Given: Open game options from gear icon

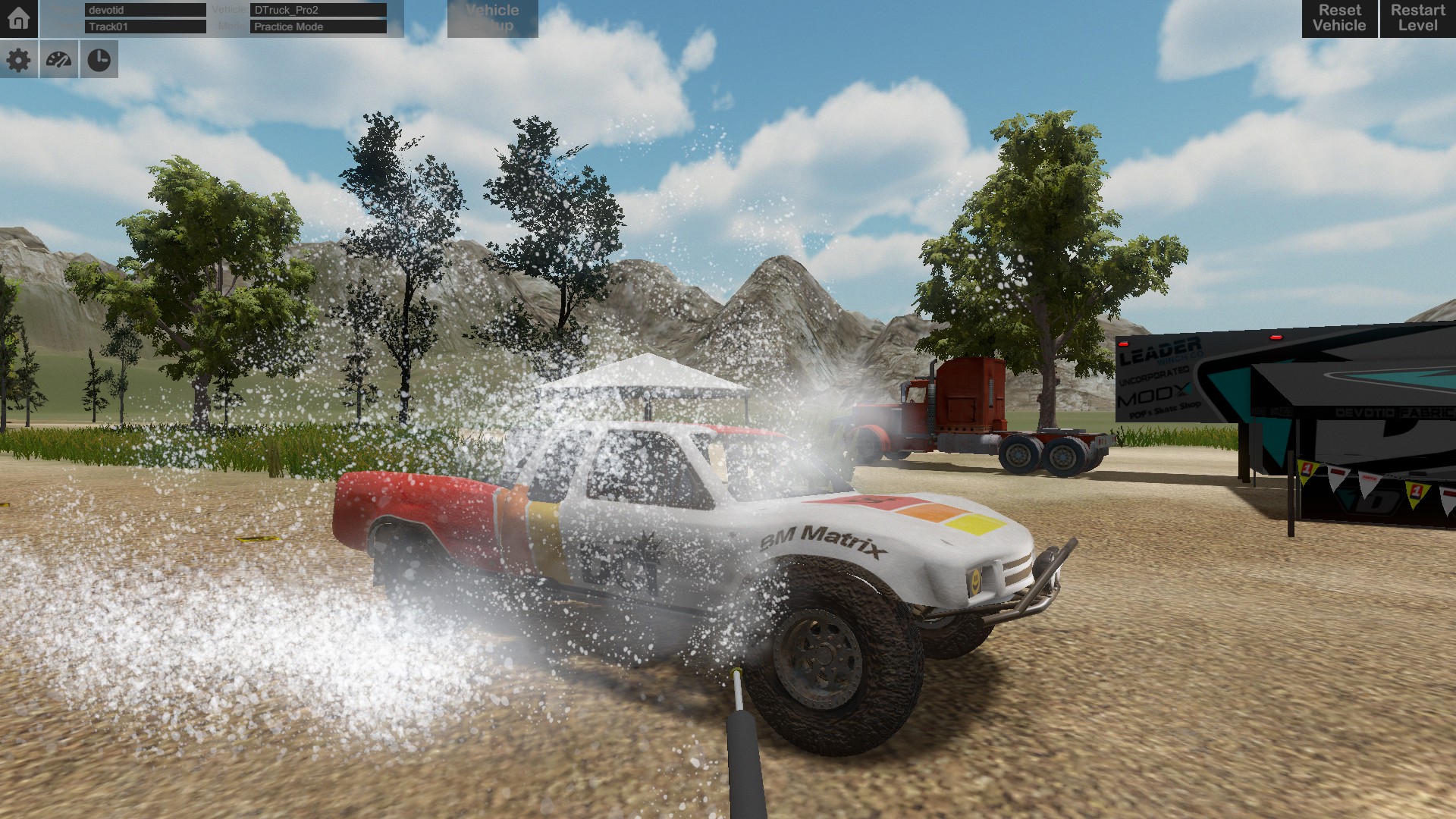Looking at the screenshot, I should click(19, 60).
